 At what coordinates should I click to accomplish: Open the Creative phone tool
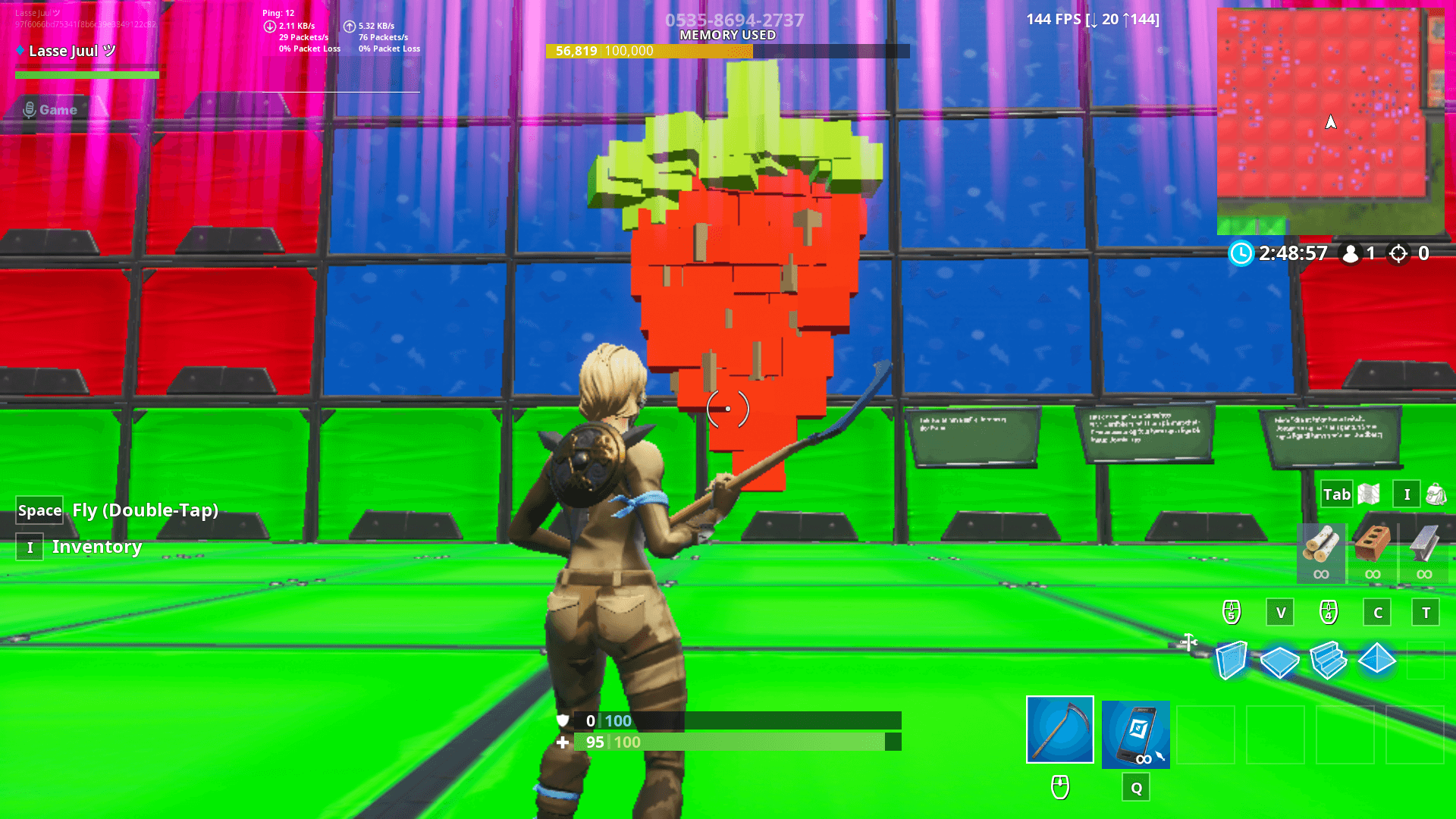(1135, 734)
